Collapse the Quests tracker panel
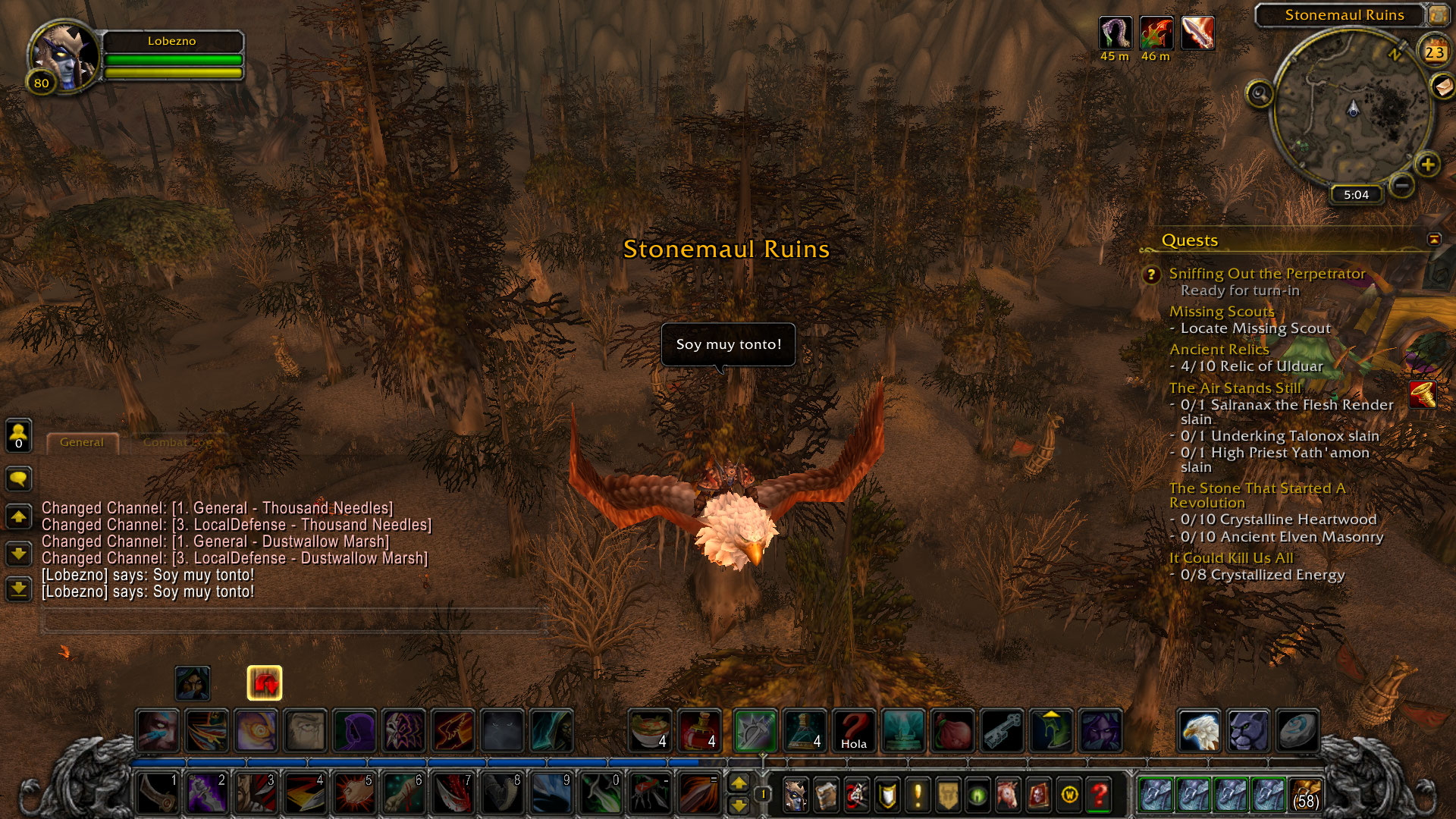 [x=1434, y=240]
